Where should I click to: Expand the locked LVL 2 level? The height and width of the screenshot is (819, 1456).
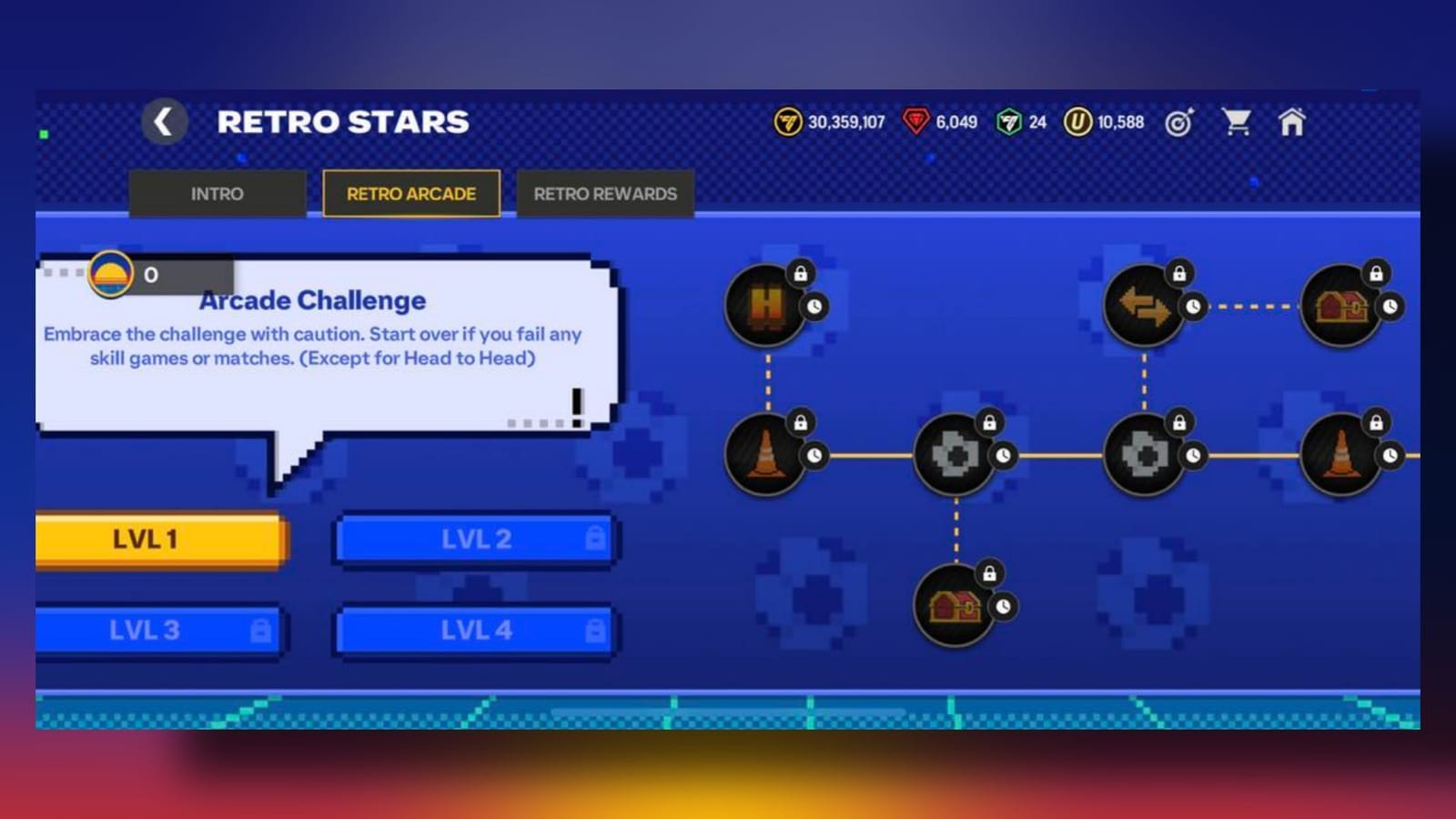pos(473,538)
